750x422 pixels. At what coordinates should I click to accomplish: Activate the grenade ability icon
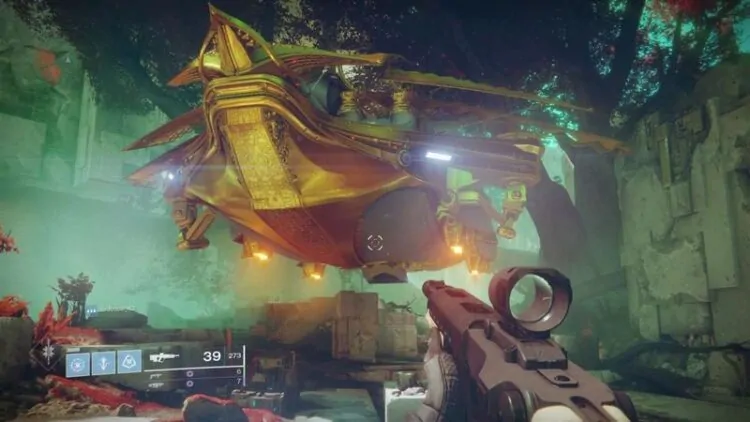78,362
